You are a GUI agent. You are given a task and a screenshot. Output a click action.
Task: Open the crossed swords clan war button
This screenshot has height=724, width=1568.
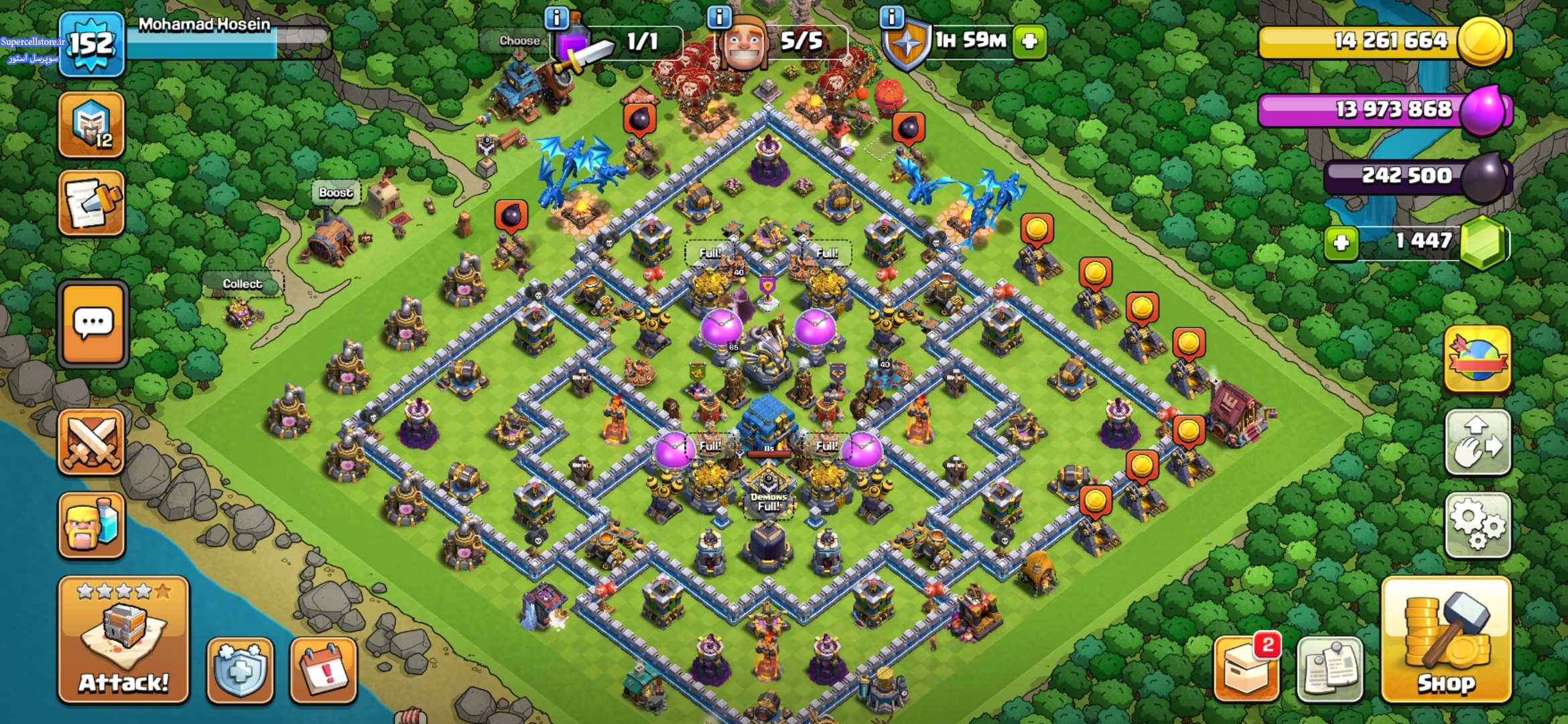[x=92, y=442]
